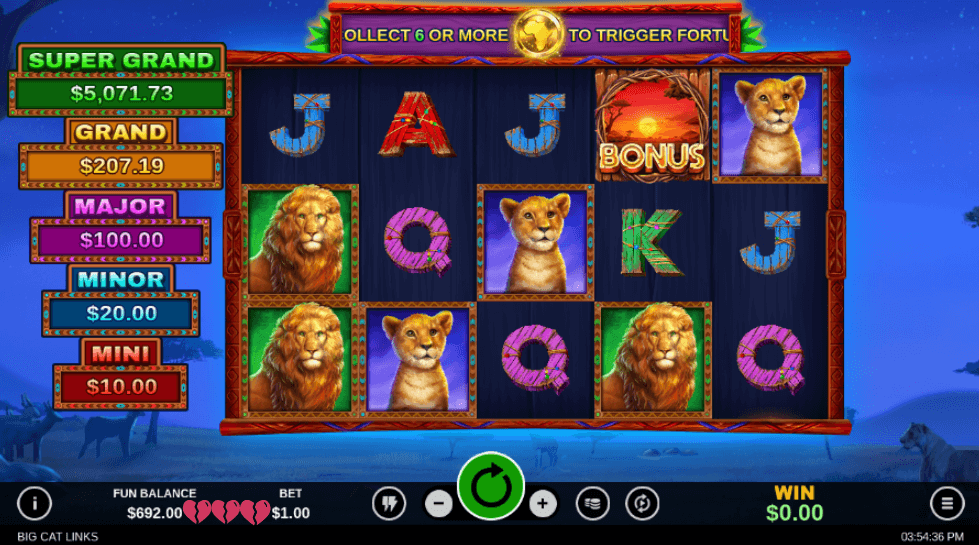
Task: Open the game info button
Action: [x=34, y=503]
